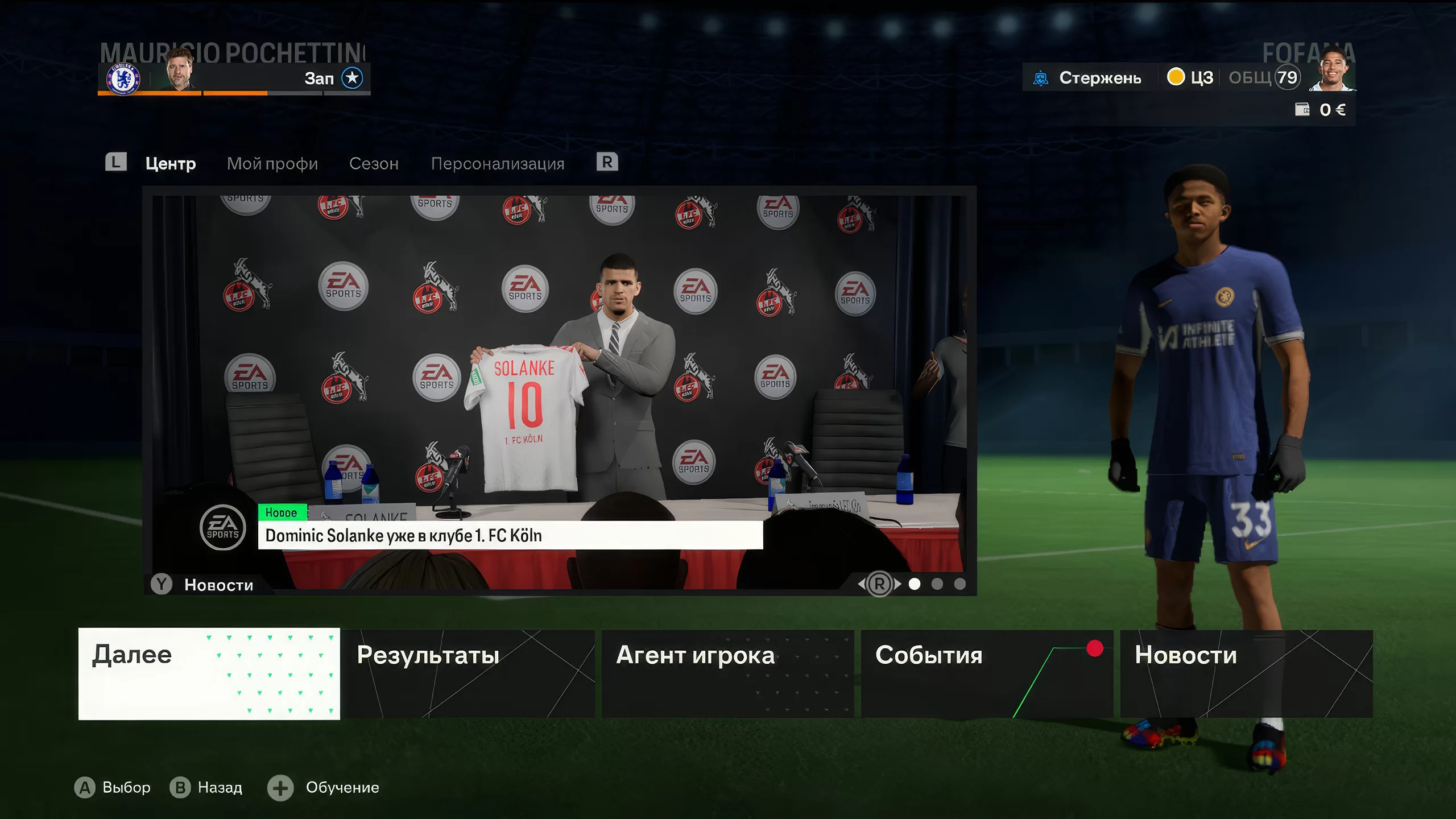
Task: Open the Агент игрока tile
Action: [x=727, y=673]
